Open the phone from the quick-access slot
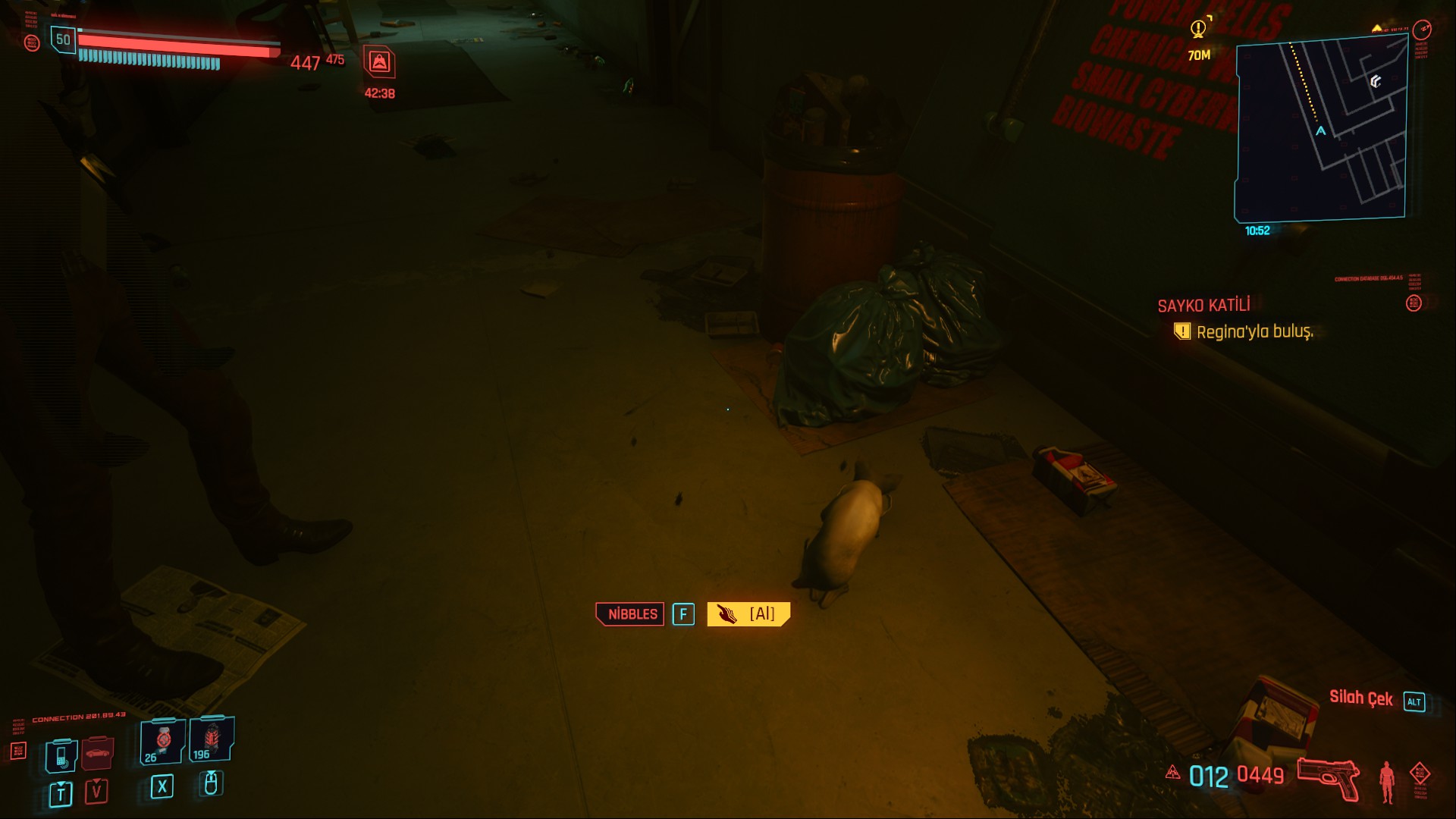 61,755
